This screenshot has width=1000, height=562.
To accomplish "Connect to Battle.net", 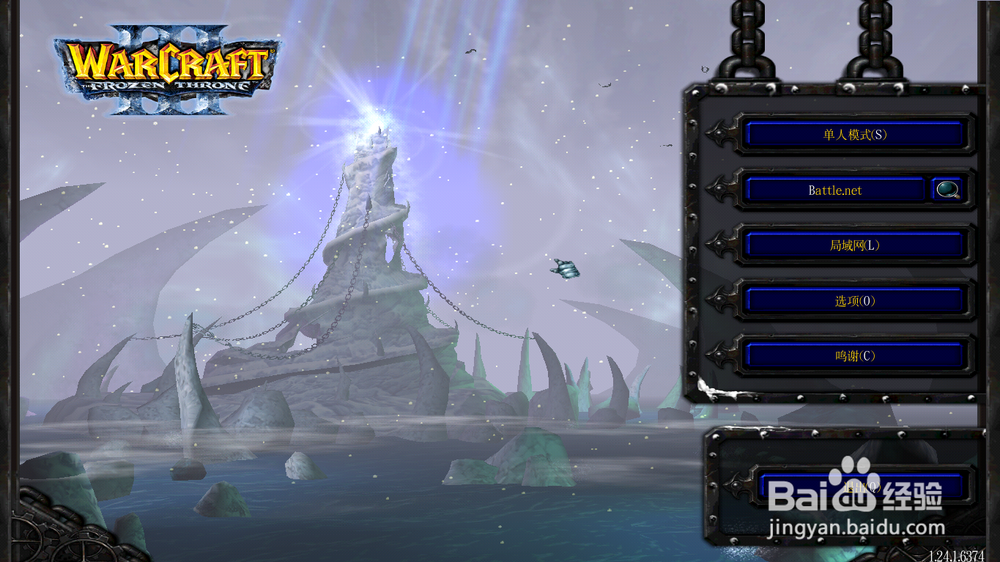I will 835,189.
